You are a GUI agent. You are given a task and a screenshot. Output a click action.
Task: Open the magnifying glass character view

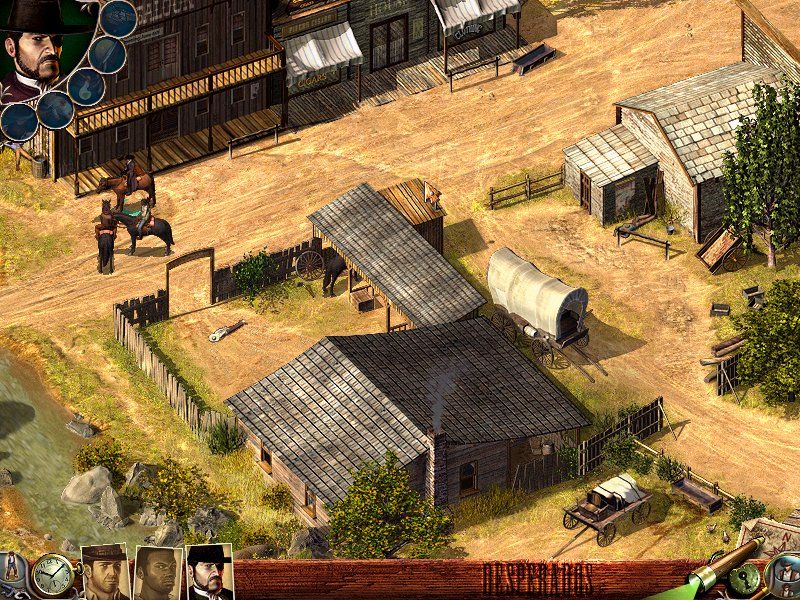click(x=783, y=577)
